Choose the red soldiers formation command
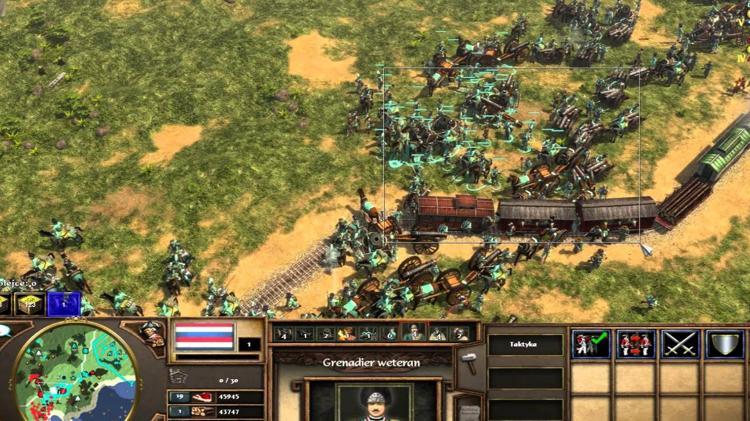Image resolution: width=750 pixels, height=421 pixels. tap(635, 344)
